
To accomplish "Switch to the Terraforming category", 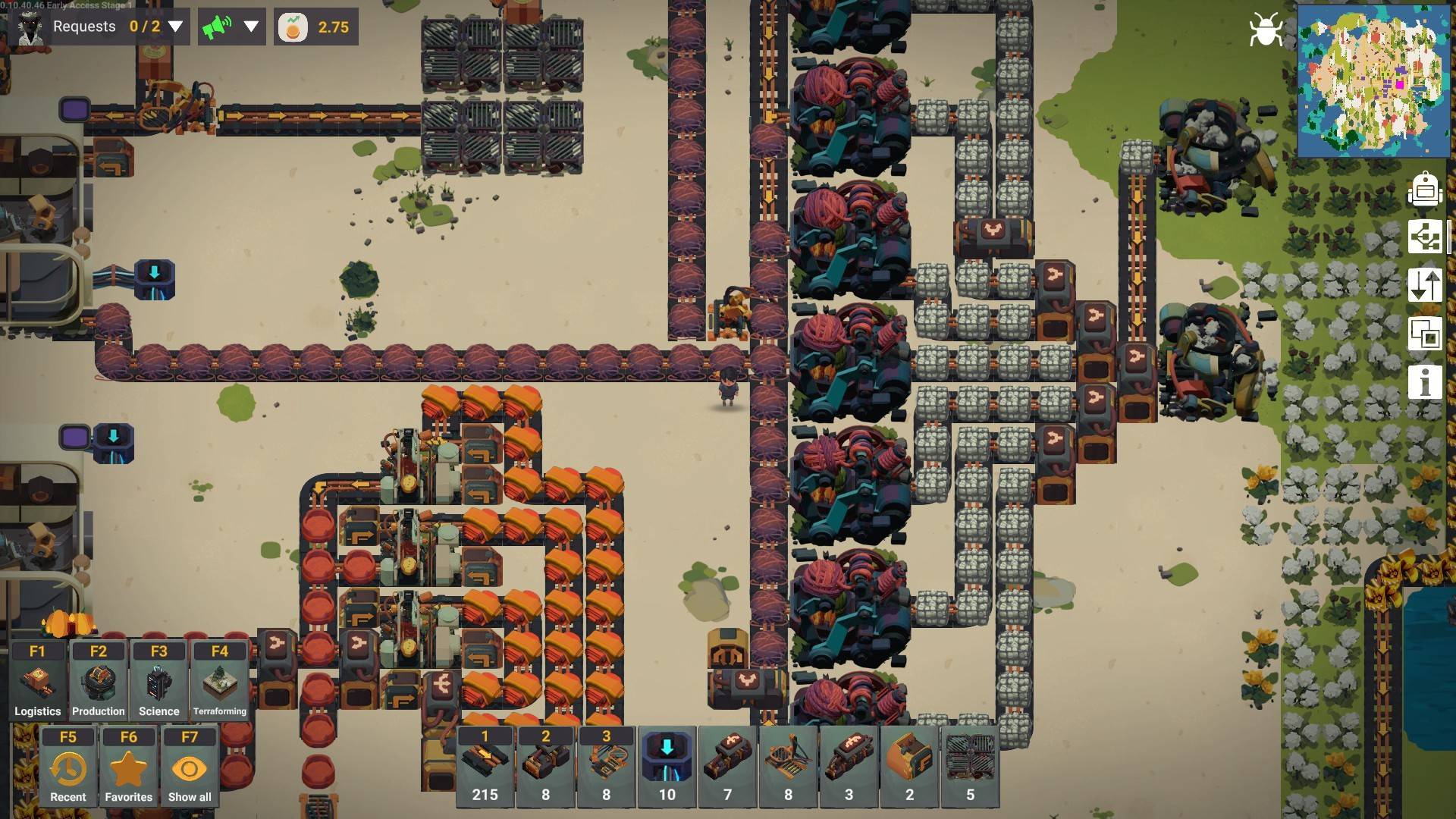I will (x=220, y=680).
